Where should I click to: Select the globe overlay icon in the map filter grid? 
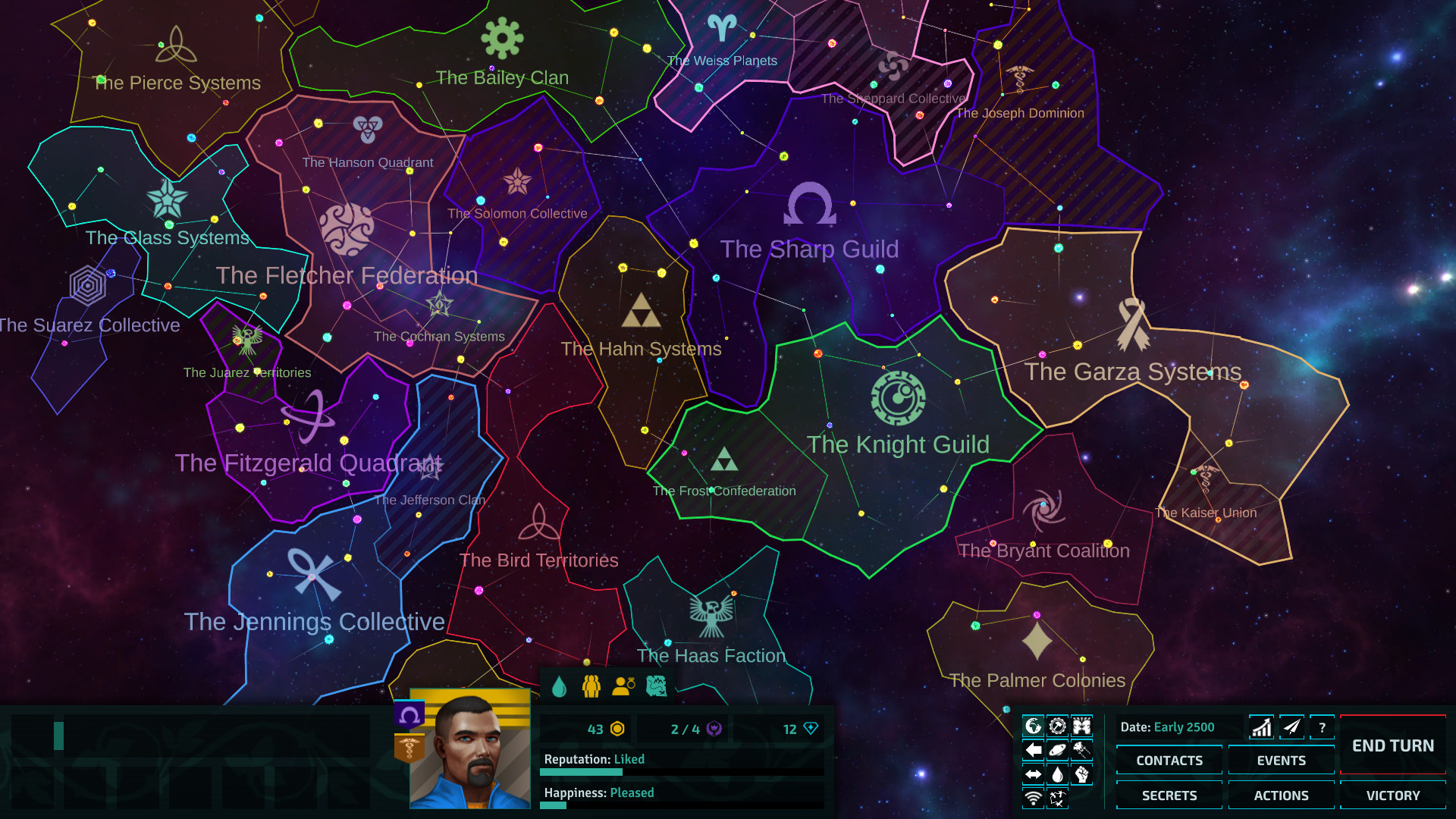1033,725
